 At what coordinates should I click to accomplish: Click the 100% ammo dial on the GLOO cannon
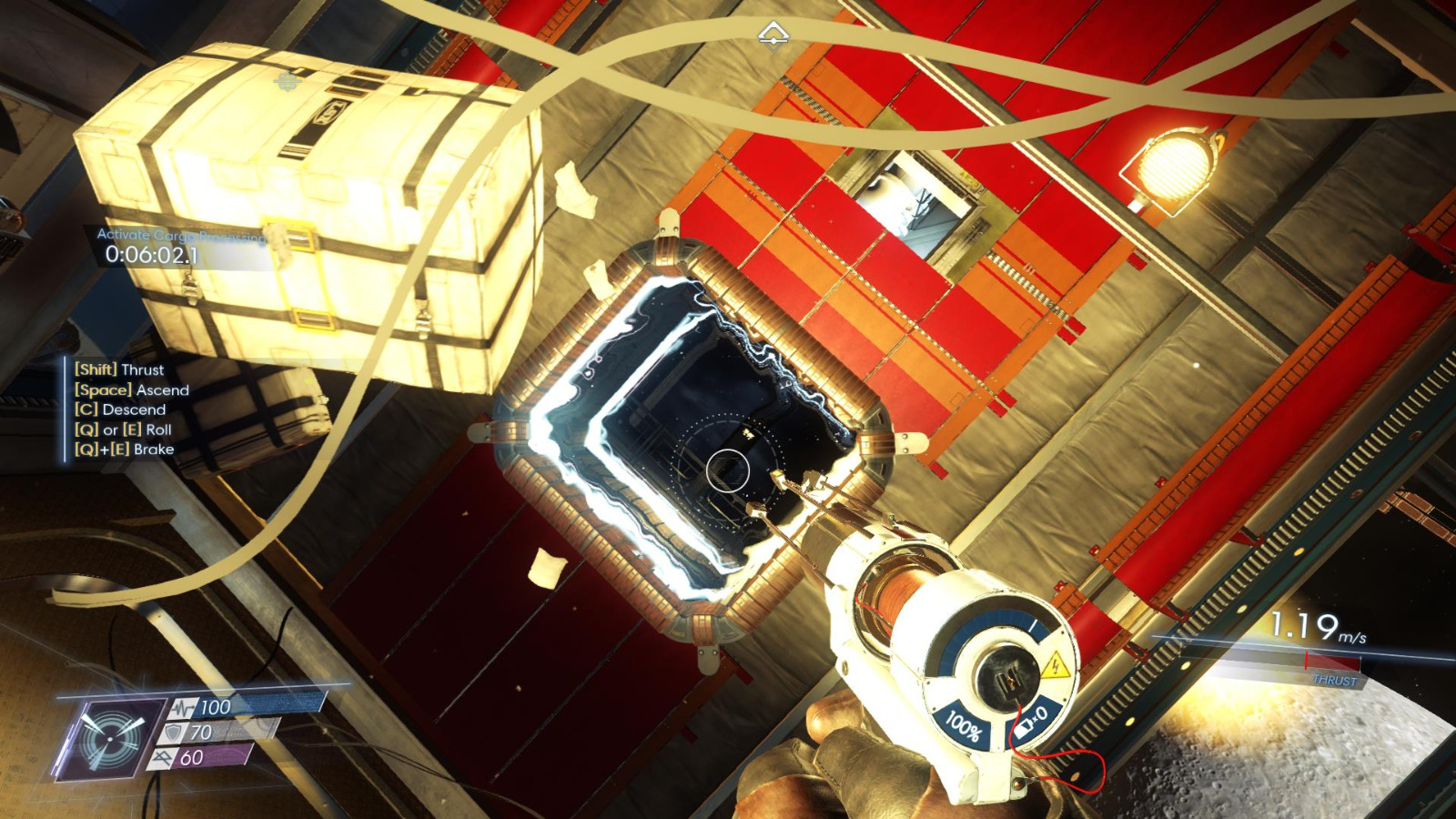click(x=966, y=723)
